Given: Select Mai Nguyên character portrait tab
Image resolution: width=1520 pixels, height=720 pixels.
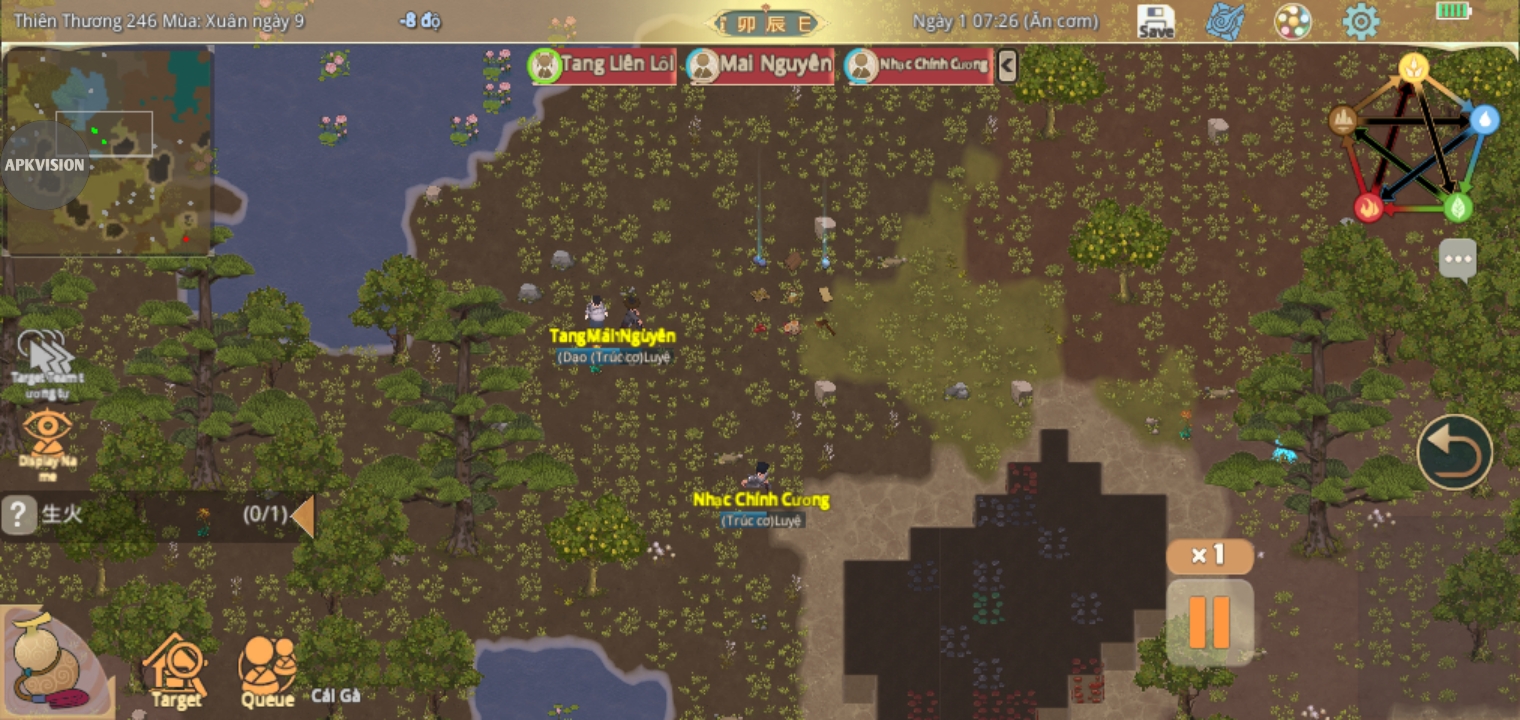Looking at the screenshot, I should coord(761,66).
